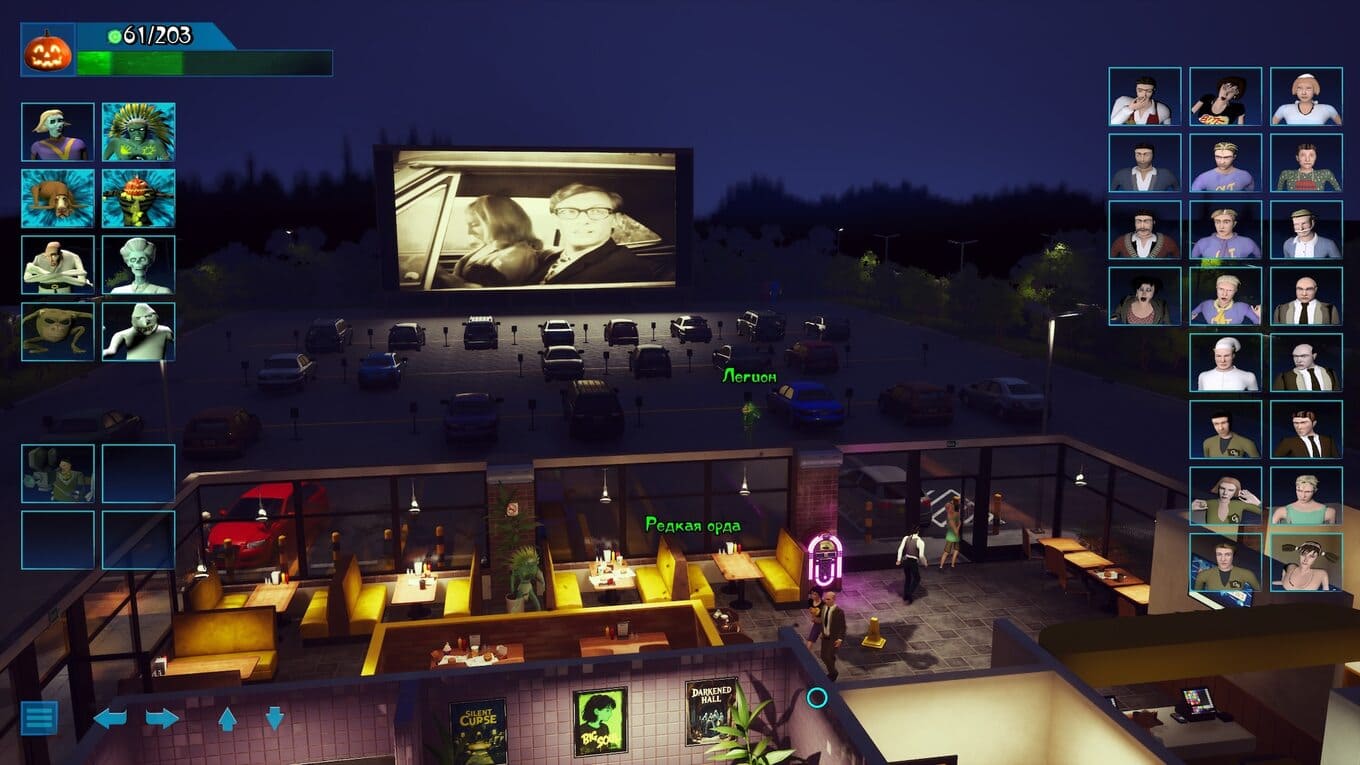Choose the ghost dog portrait
This screenshot has height=765, width=1360.
tap(58, 198)
